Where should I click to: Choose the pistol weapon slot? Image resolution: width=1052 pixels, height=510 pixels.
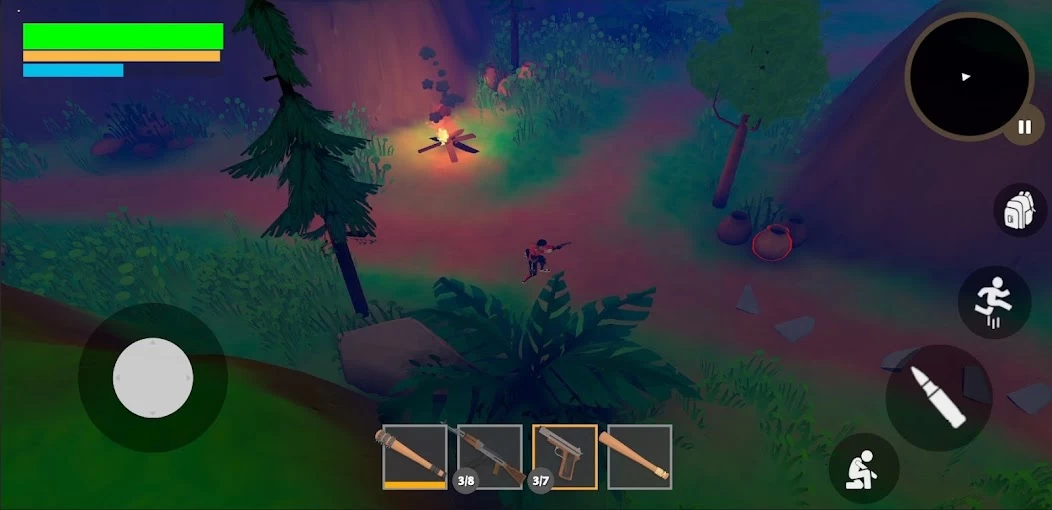[x=565, y=457]
